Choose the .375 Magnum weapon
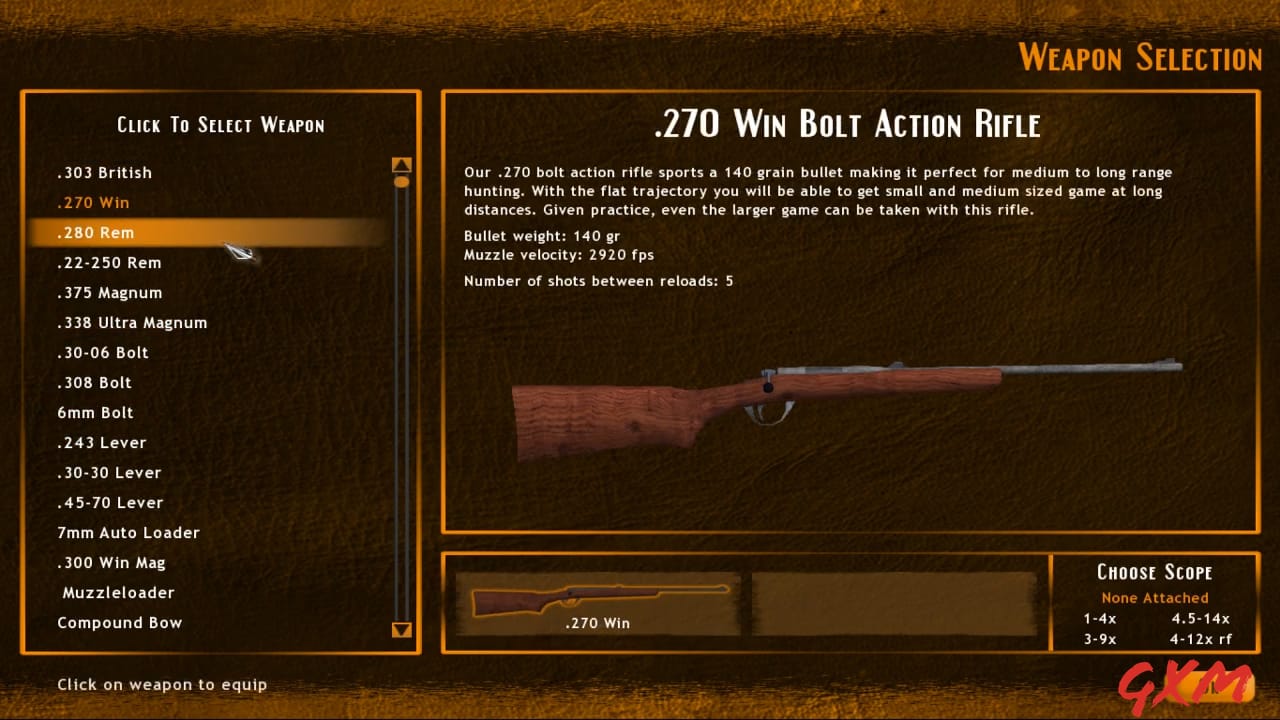This screenshot has height=720, width=1280. tap(110, 292)
